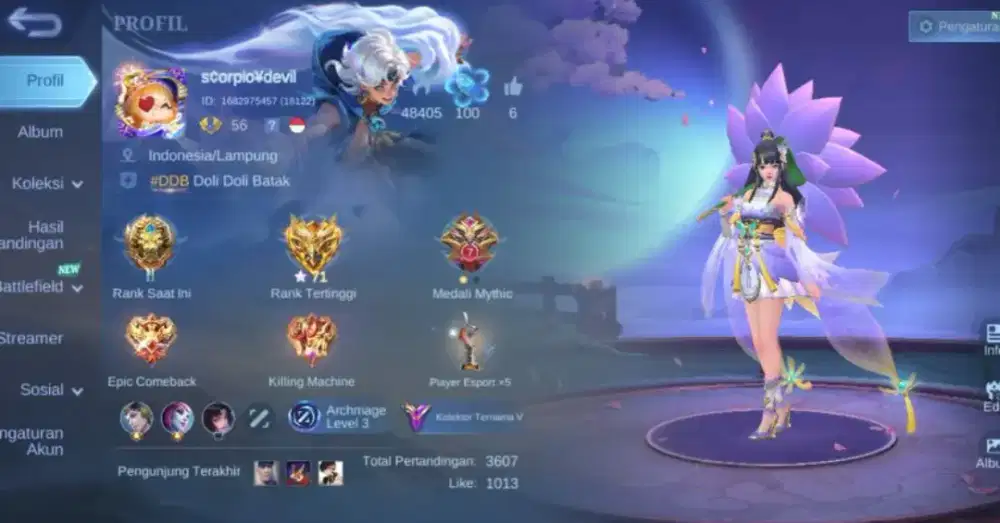Screen dimensions: 1000x523
Task: Open the Pengaturan settings button
Action: pyautogui.click(x=953, y=26)
